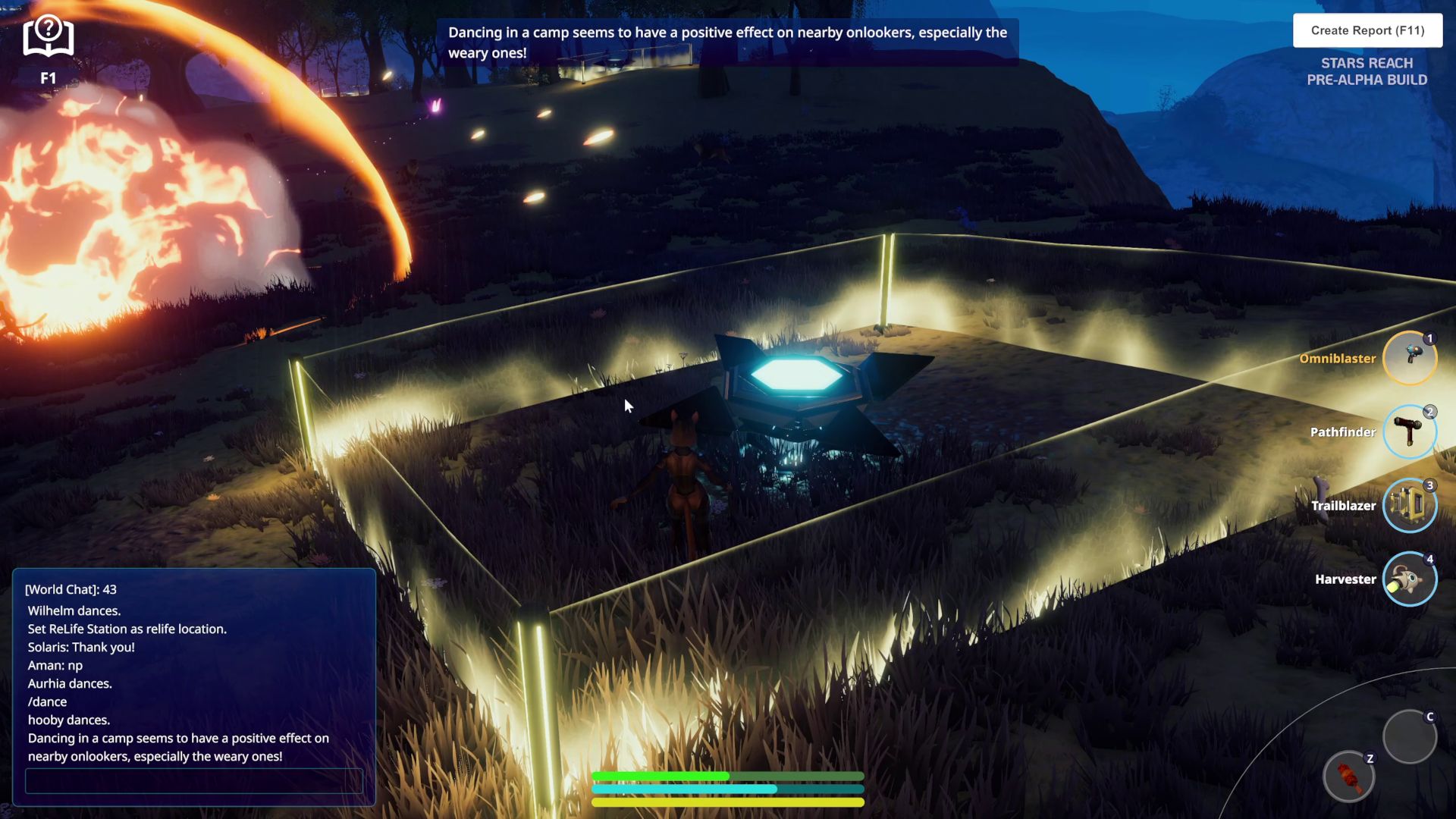The image size is (1456, 819).
Task: Focus the chat message input box
Action: coord(193,781)
